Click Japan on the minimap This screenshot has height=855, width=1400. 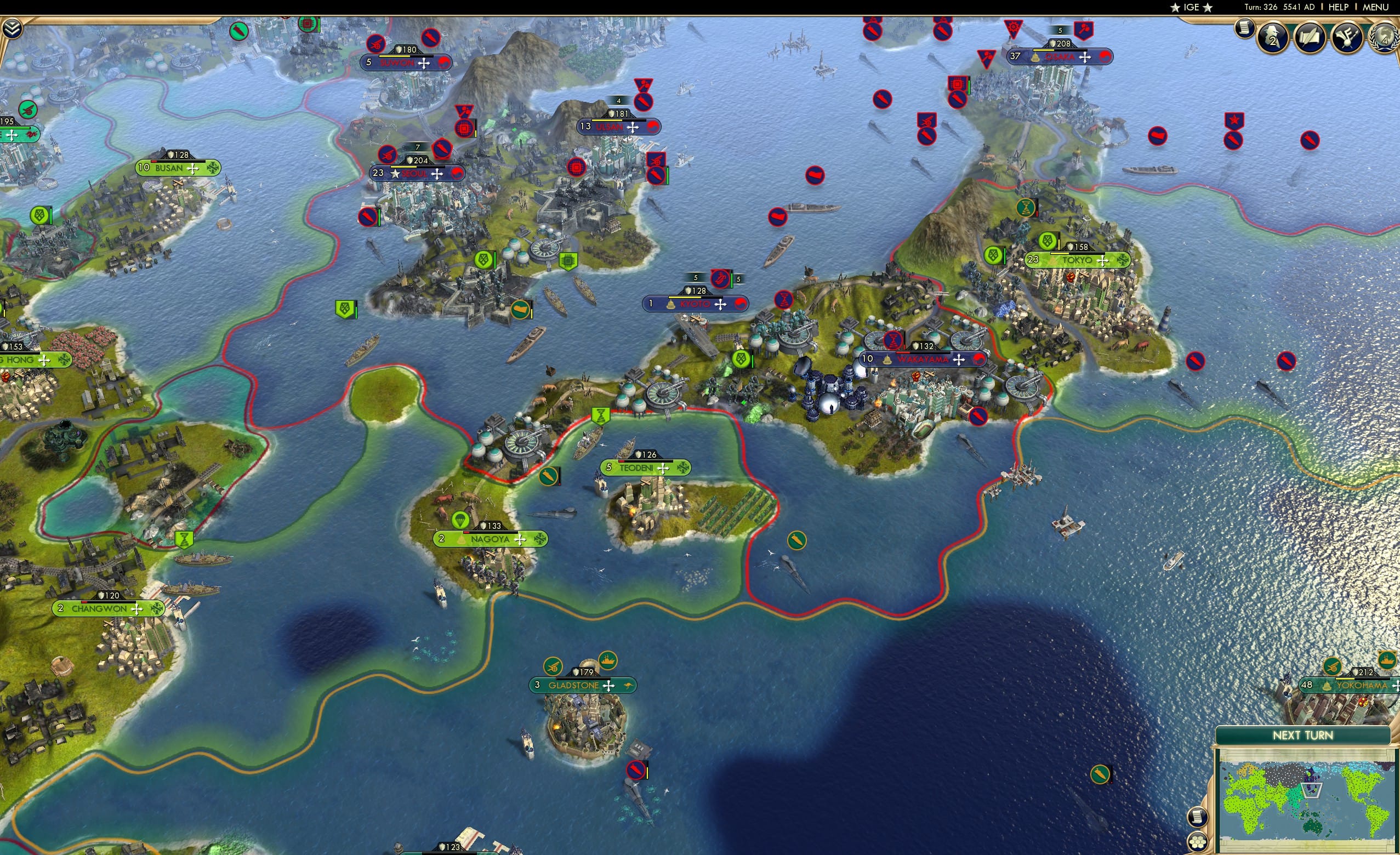click(1312, 787)
